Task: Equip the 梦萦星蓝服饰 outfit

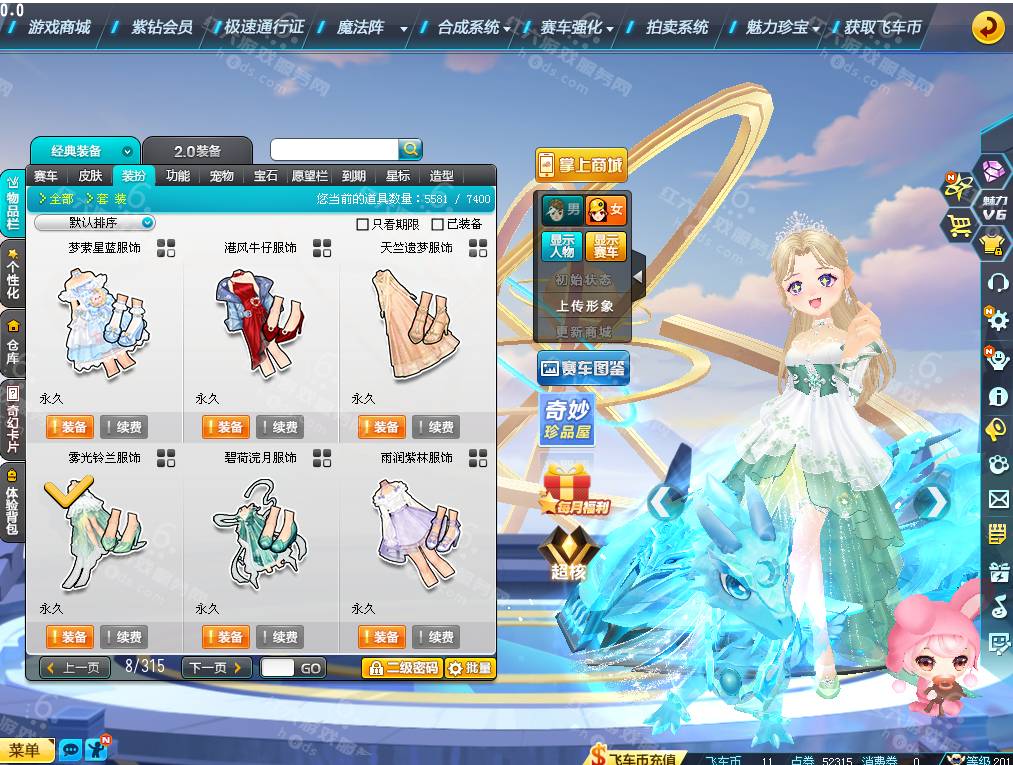Action: [x=70, y=427]
